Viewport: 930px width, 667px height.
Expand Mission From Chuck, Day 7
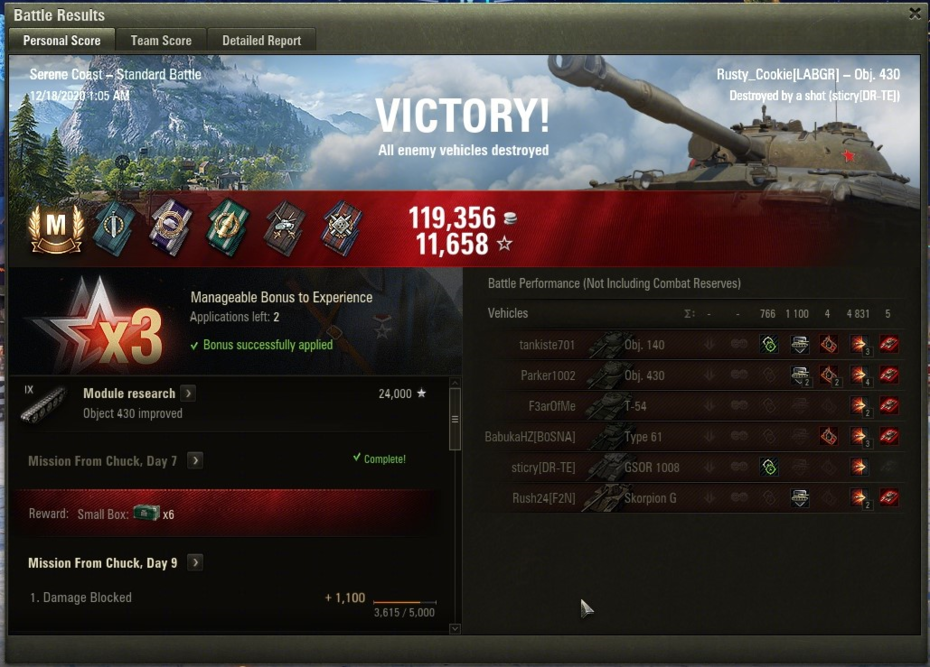(x=196, y=461)
